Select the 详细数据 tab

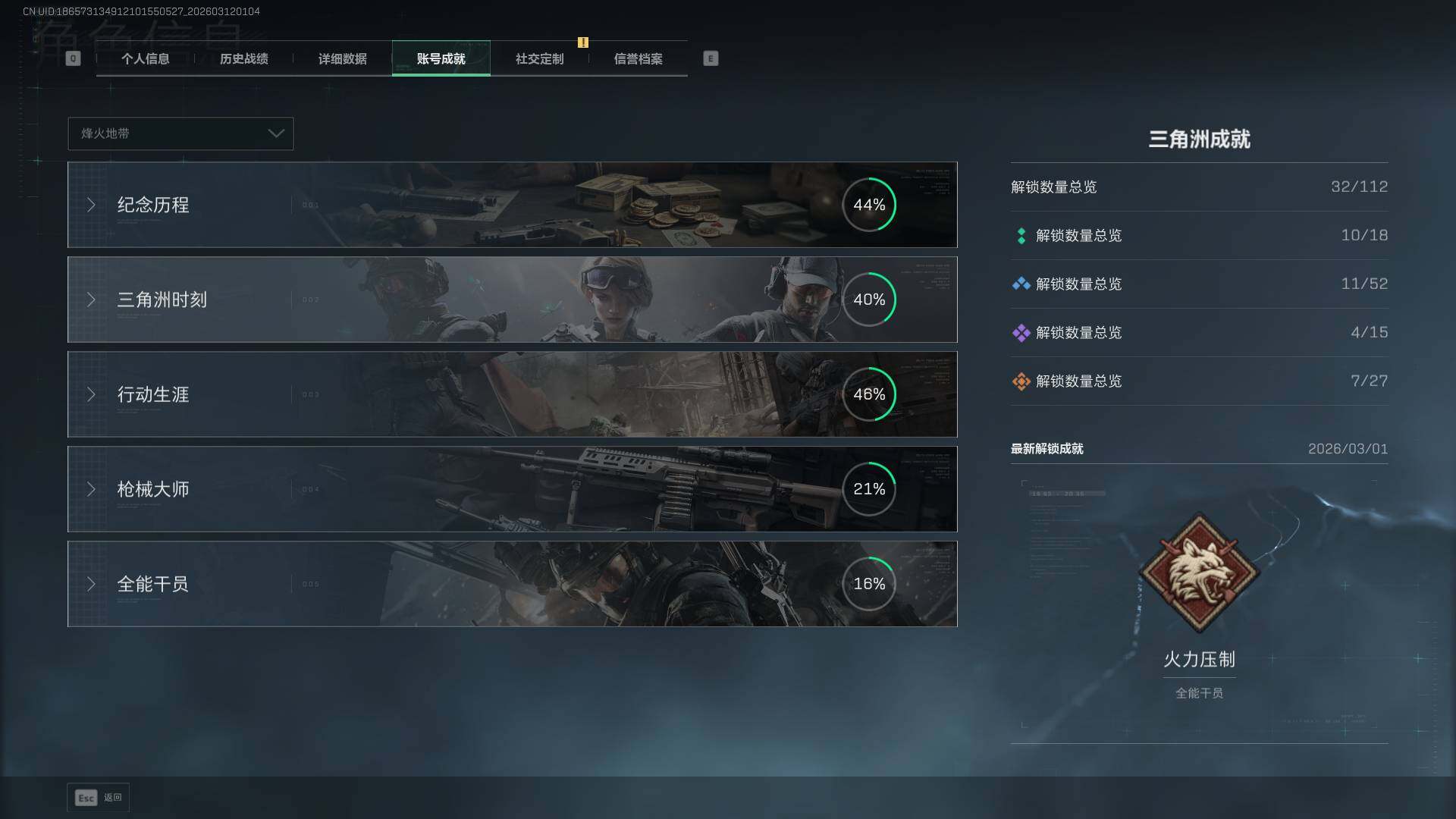coord(342,59)
